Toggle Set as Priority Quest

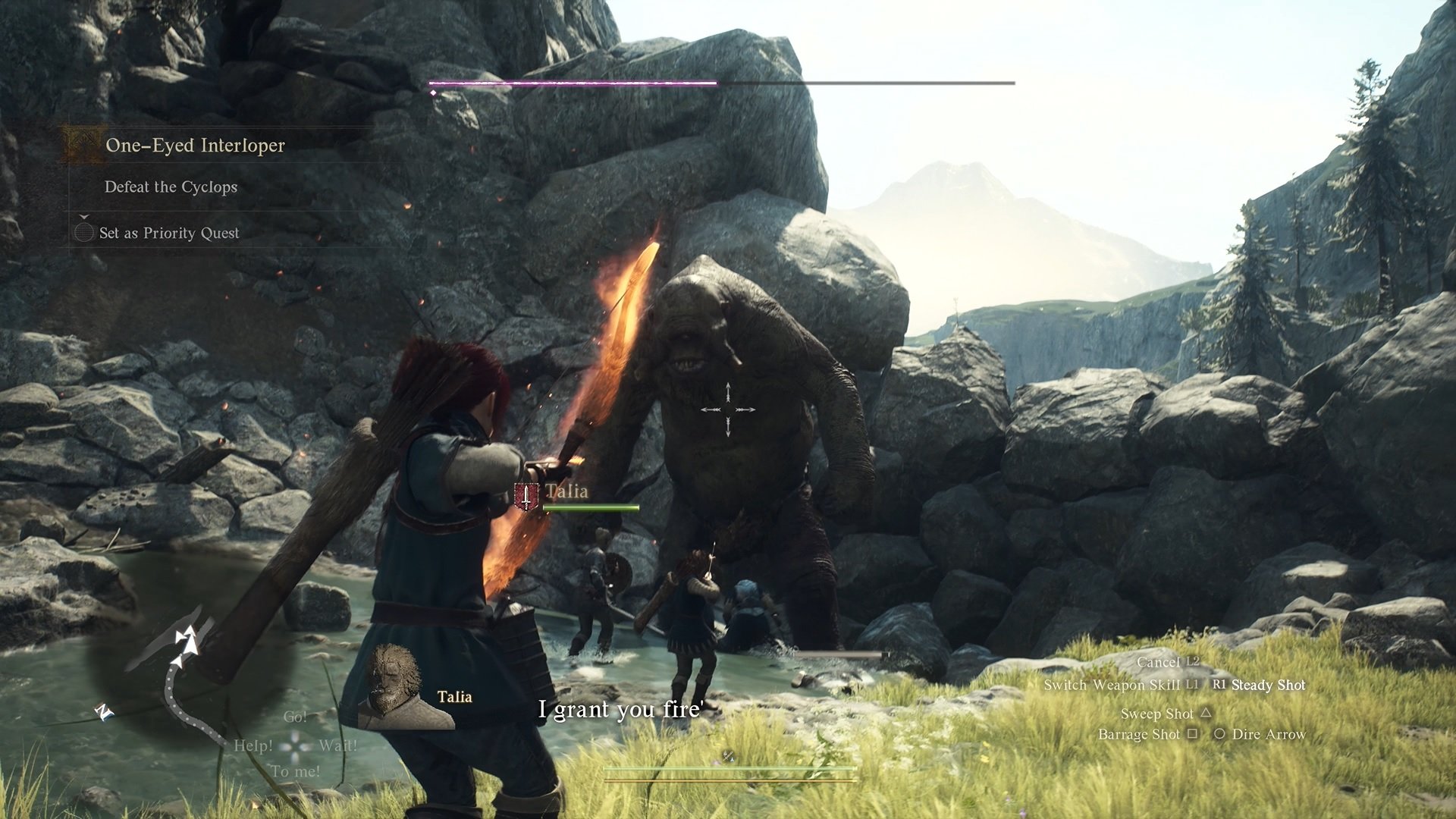pos(168,234)
